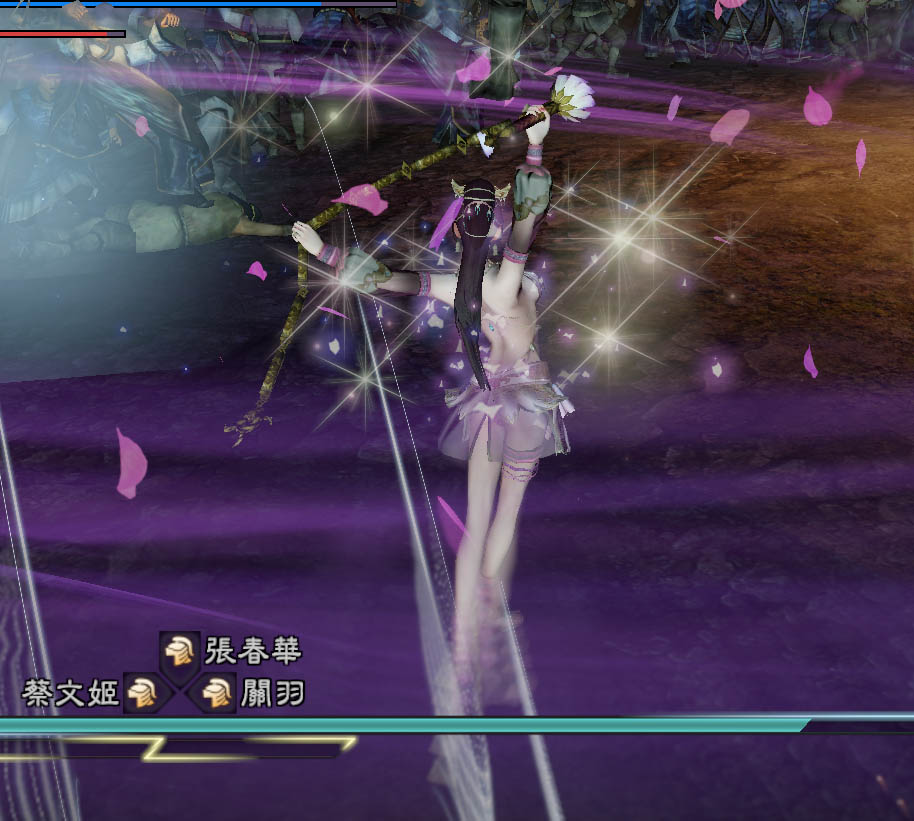The image size is (914, 821).
Task: Switch to 蔡文姬's helmet icon
Action: point(141,692)
